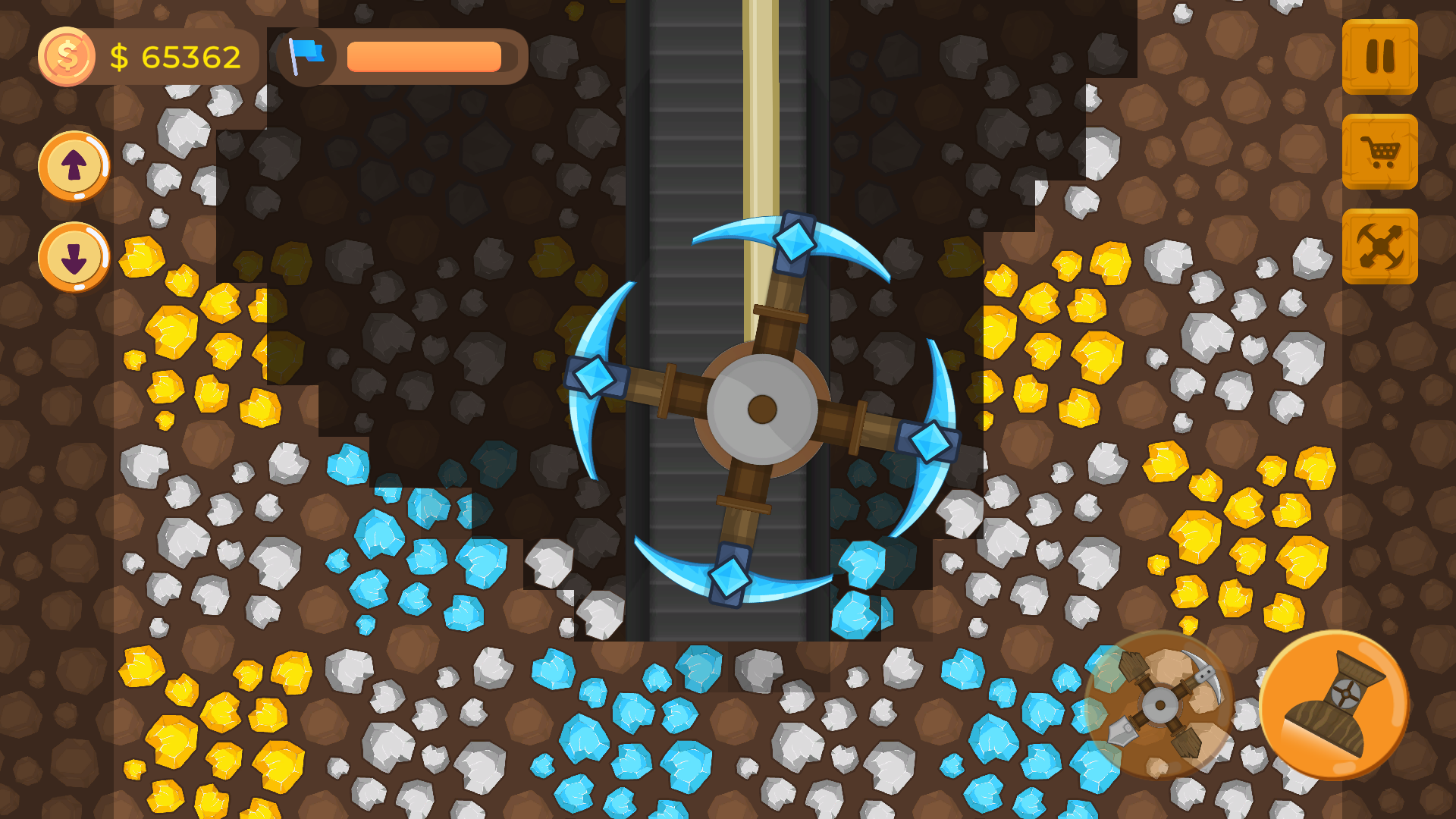Viewport: 1456px width, 819px height.
Task: Pause the game
Action: click(x=1380, y=57)
